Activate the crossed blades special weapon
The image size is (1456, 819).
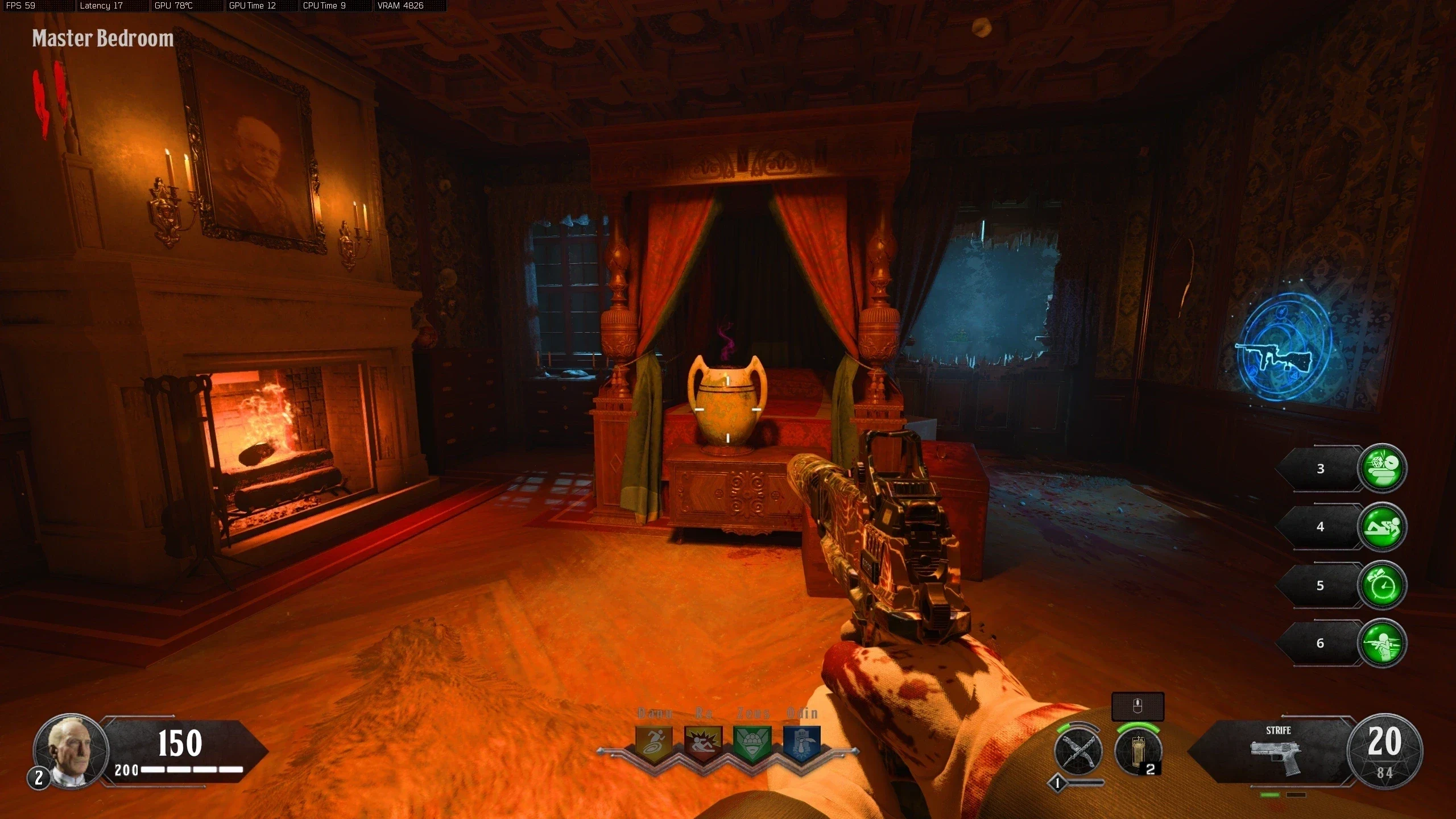pyautogui.click(x=1078, y=752)
